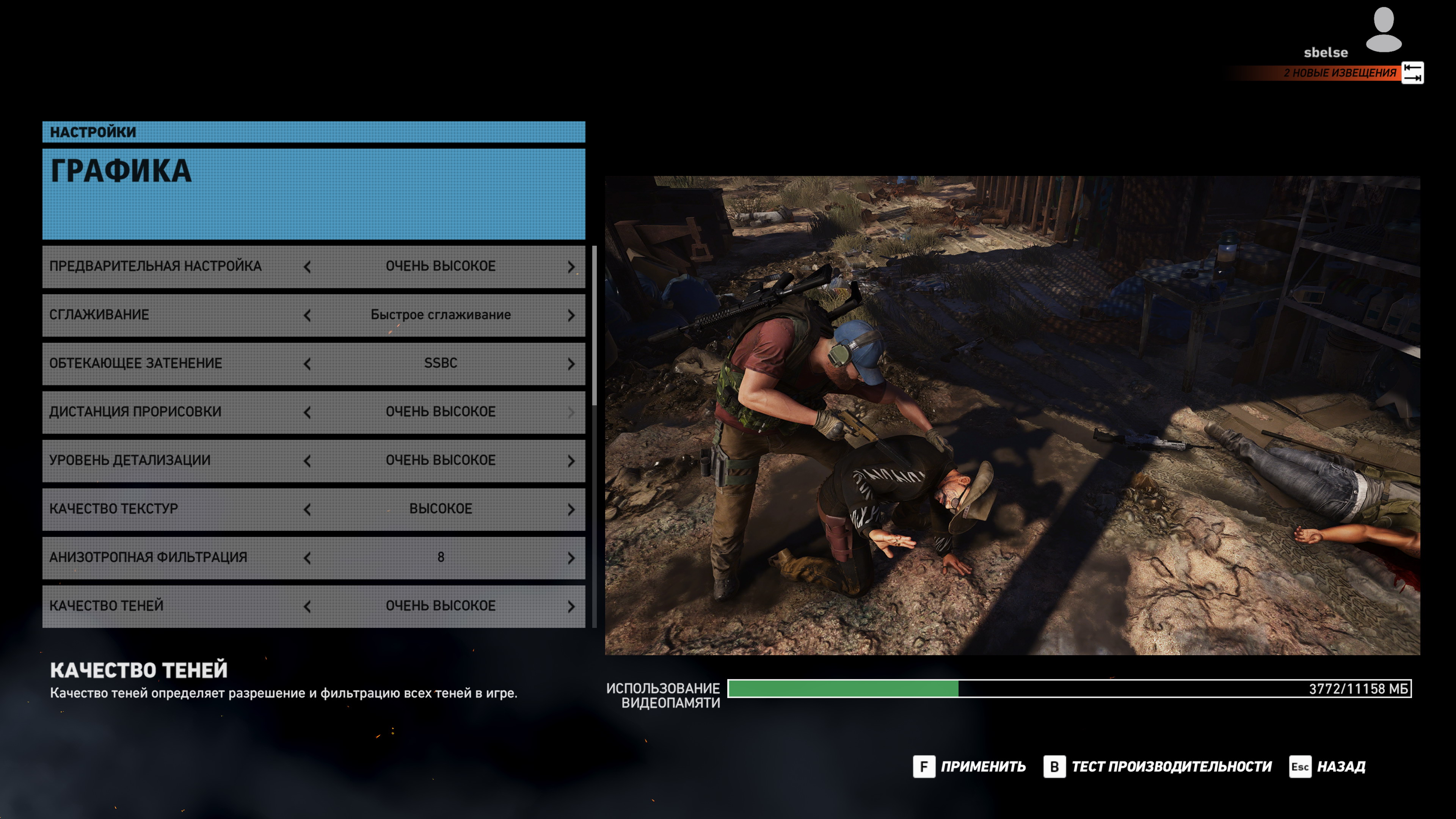
Task: Change Обтекающее затенение to the next mode
Action: pos(571,364)
